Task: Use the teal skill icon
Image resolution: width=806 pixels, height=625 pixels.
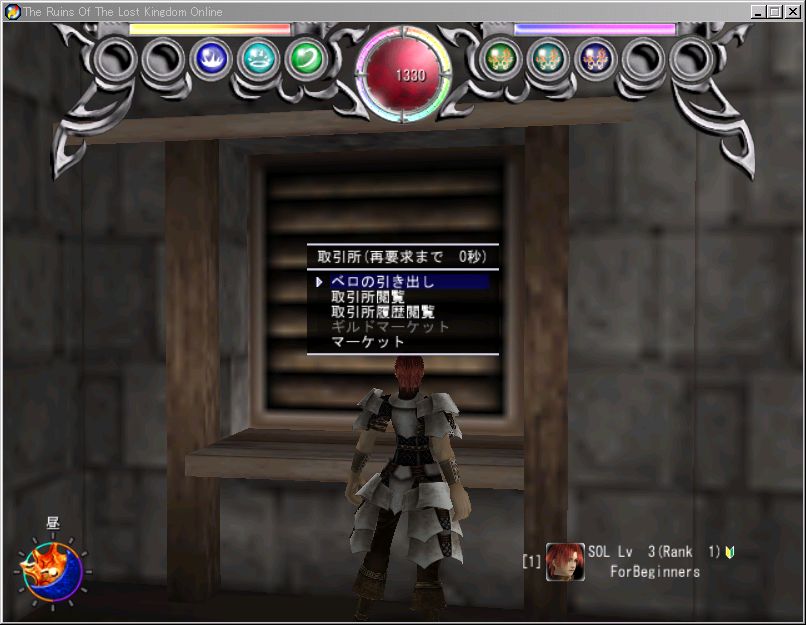Action: tap(259, 59)
